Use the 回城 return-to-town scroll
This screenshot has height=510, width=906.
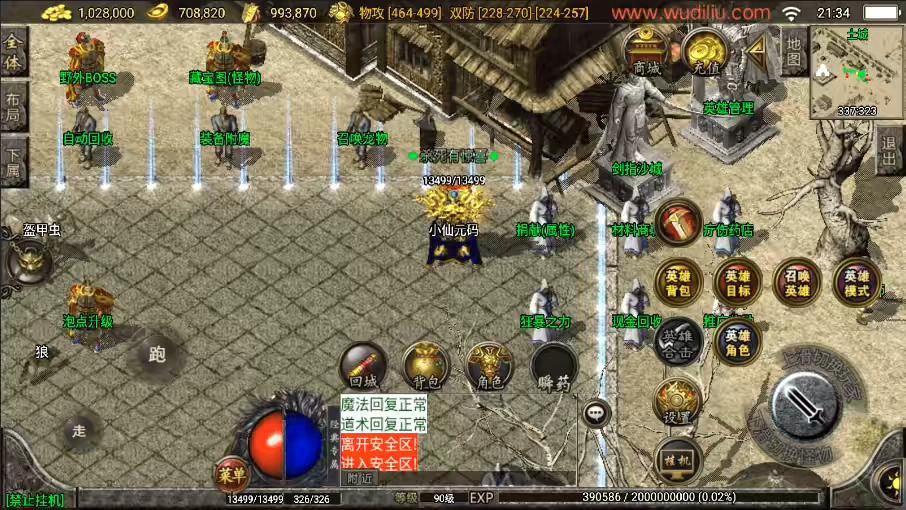point(363,367)
